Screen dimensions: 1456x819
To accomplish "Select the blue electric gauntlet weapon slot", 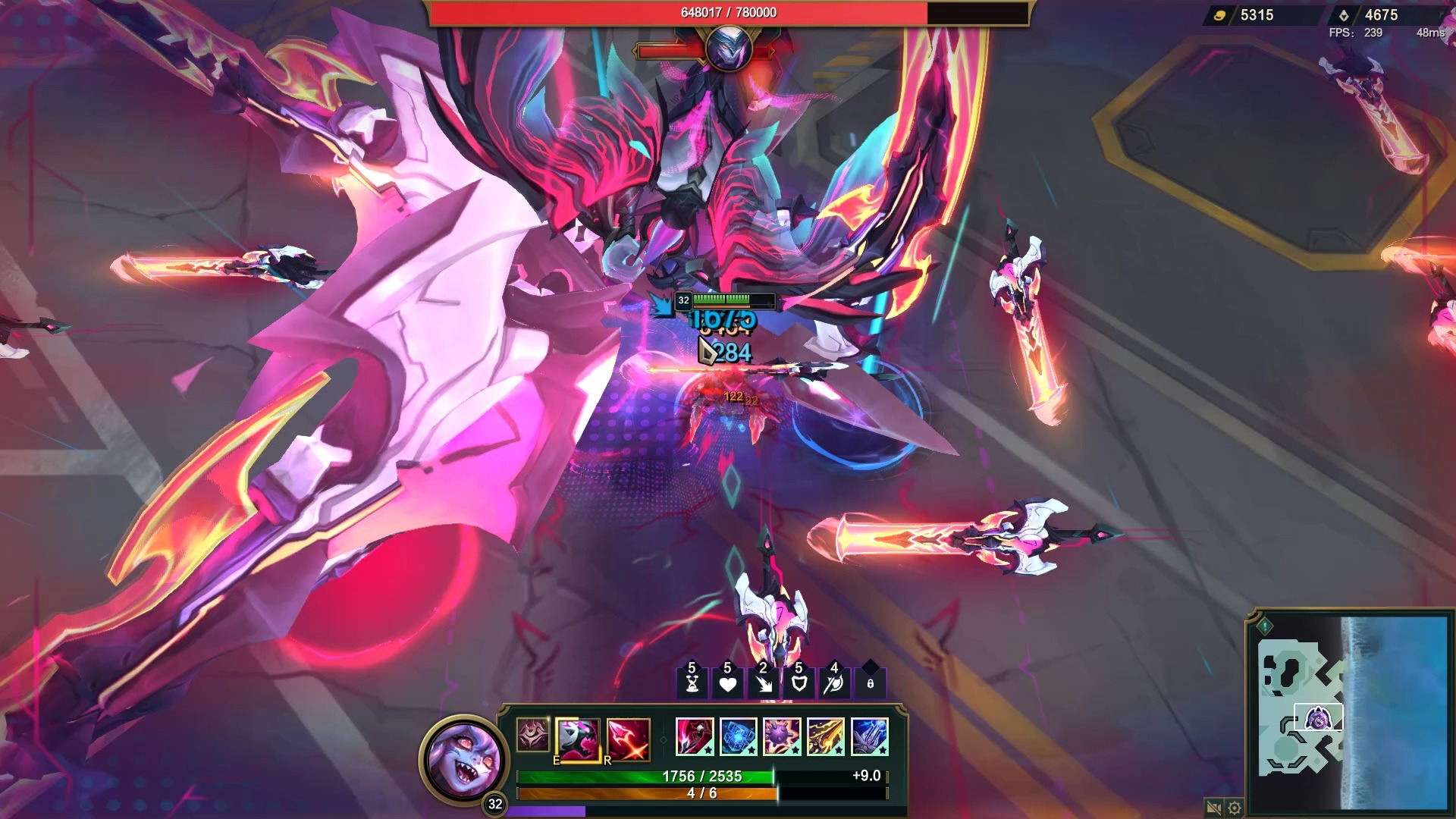I will coord(869,737).
